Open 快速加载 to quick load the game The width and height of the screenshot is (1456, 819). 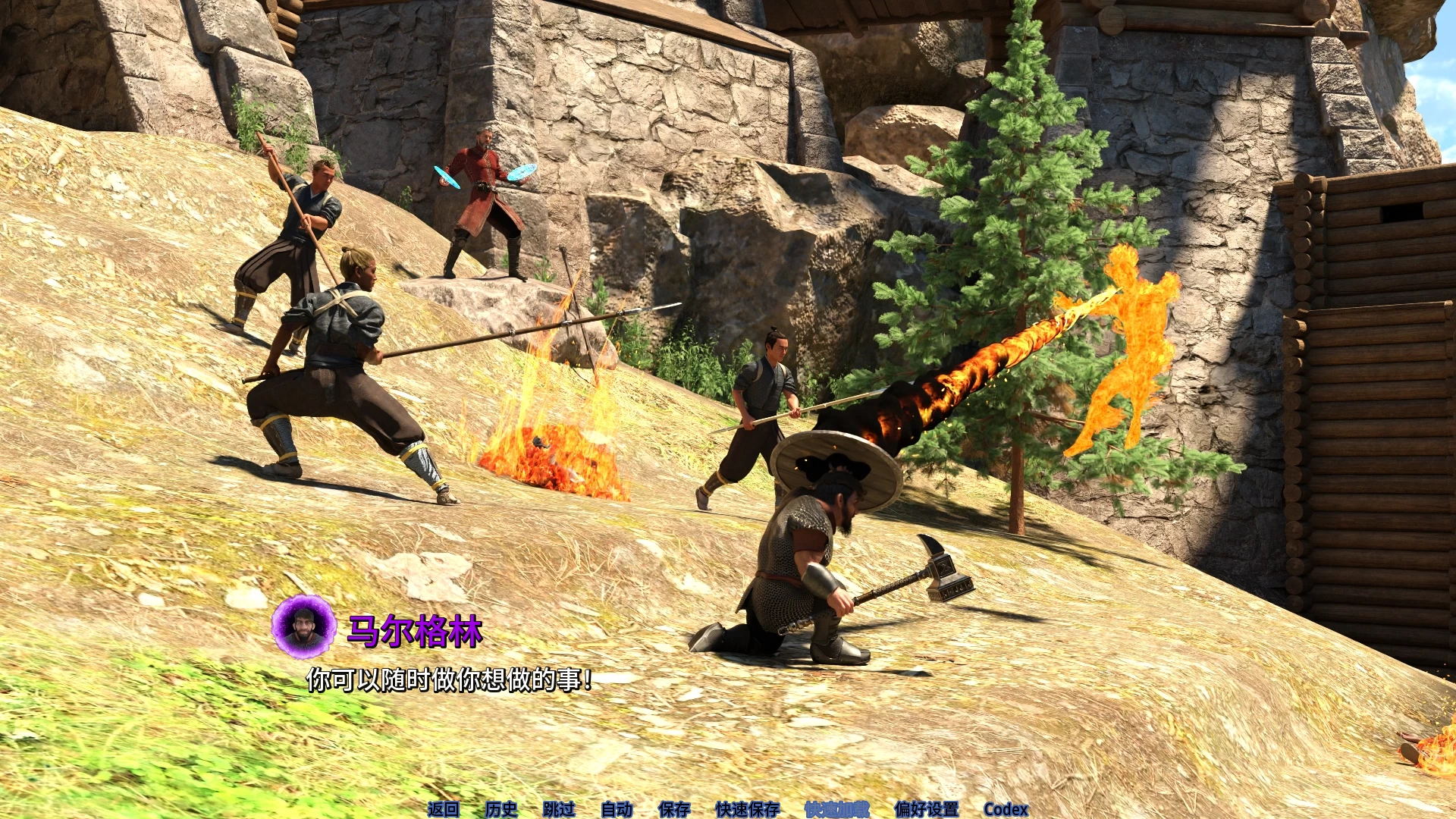(x=835, y=809)
